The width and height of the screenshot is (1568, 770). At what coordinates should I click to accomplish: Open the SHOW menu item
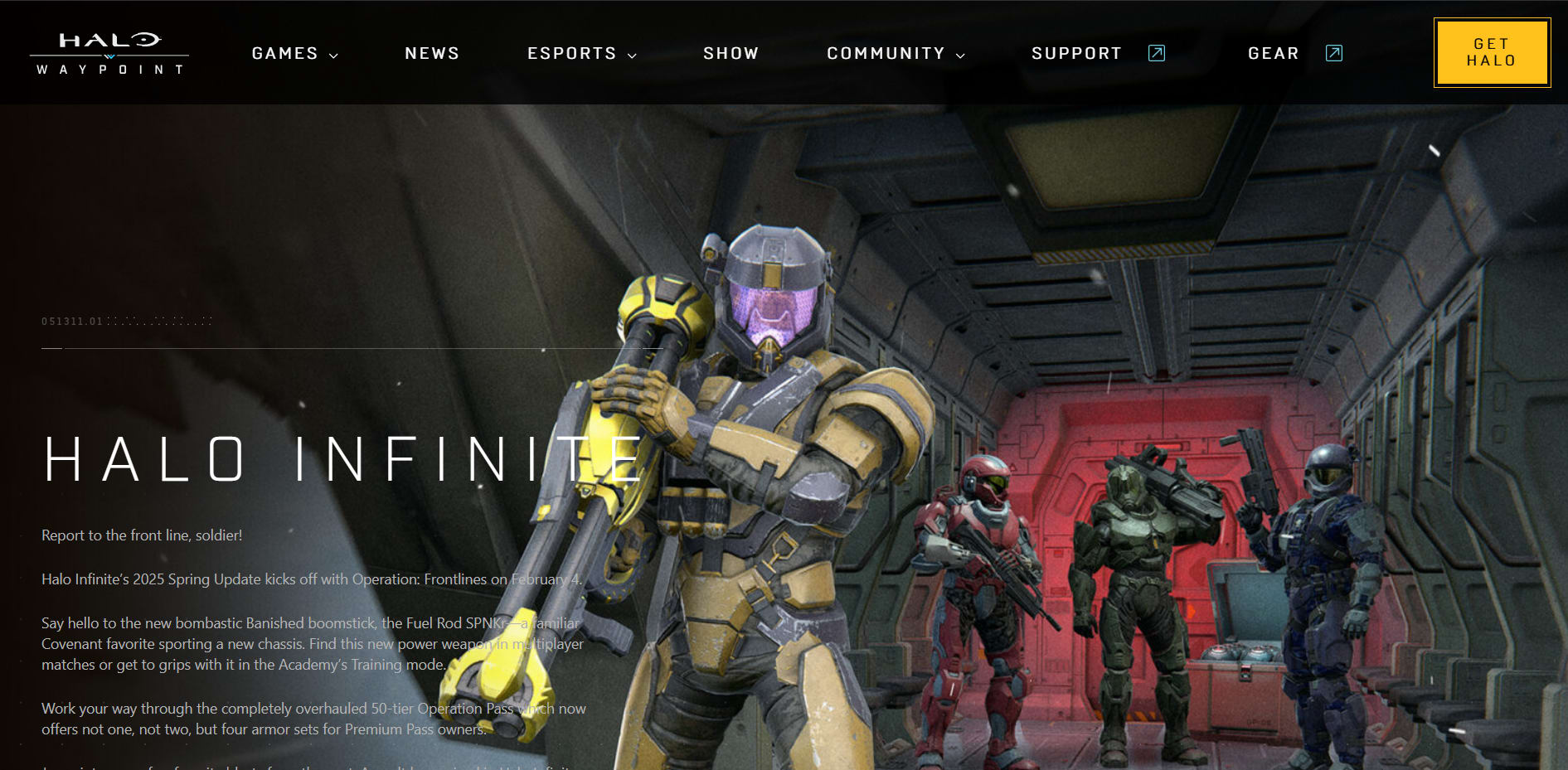point(731,52)
